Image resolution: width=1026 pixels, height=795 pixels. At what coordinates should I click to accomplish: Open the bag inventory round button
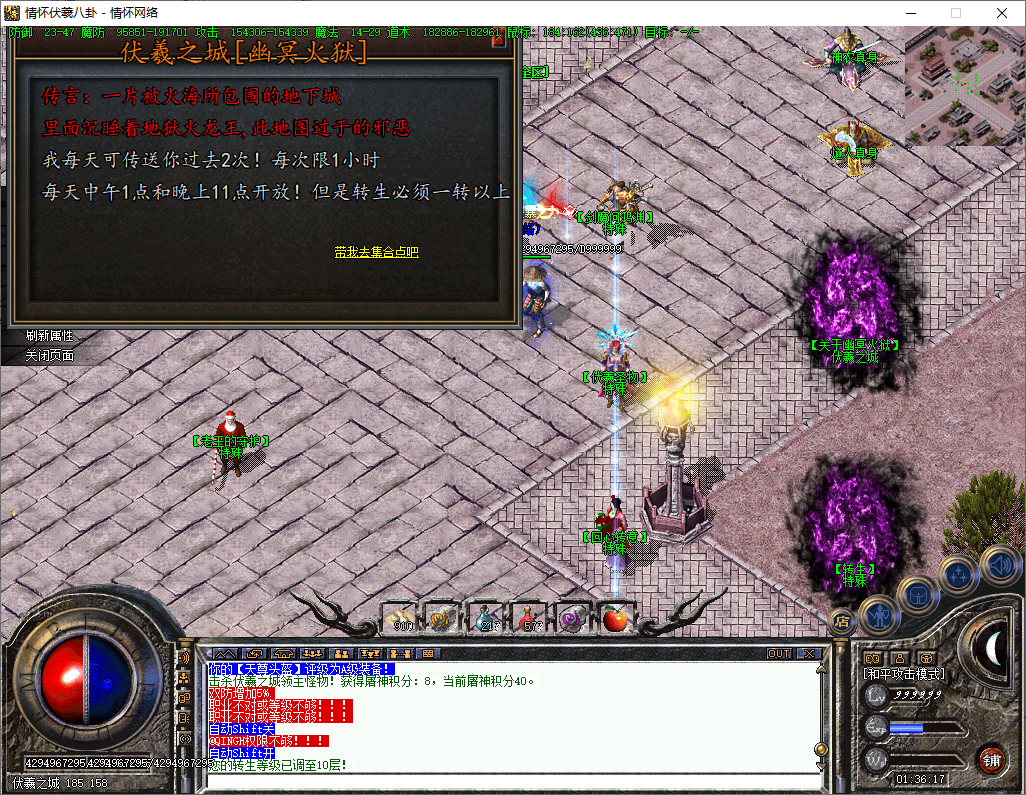tap(917, 594)
